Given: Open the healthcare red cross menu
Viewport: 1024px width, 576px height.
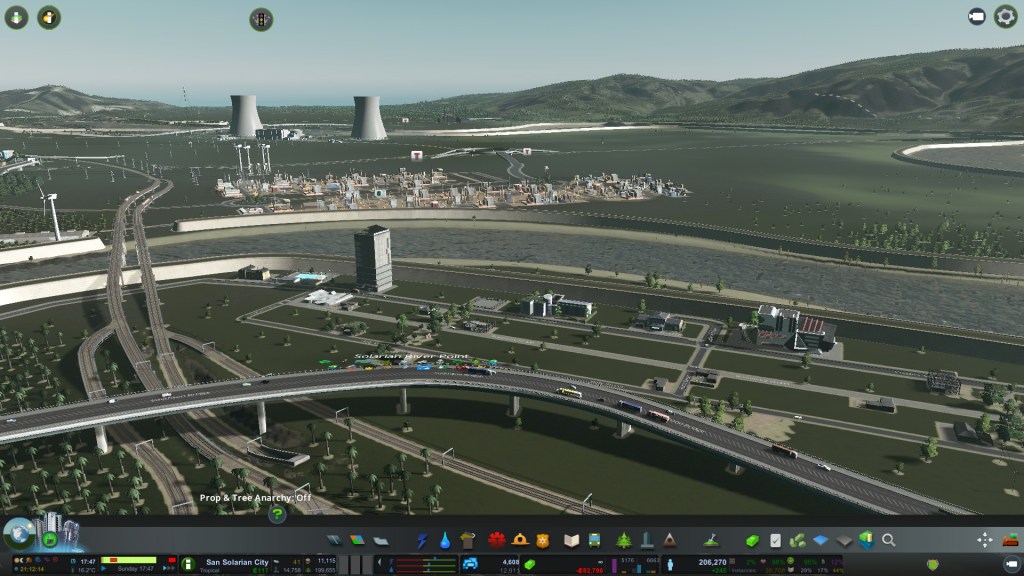Looking at the screenshot, I should (497, 540).
